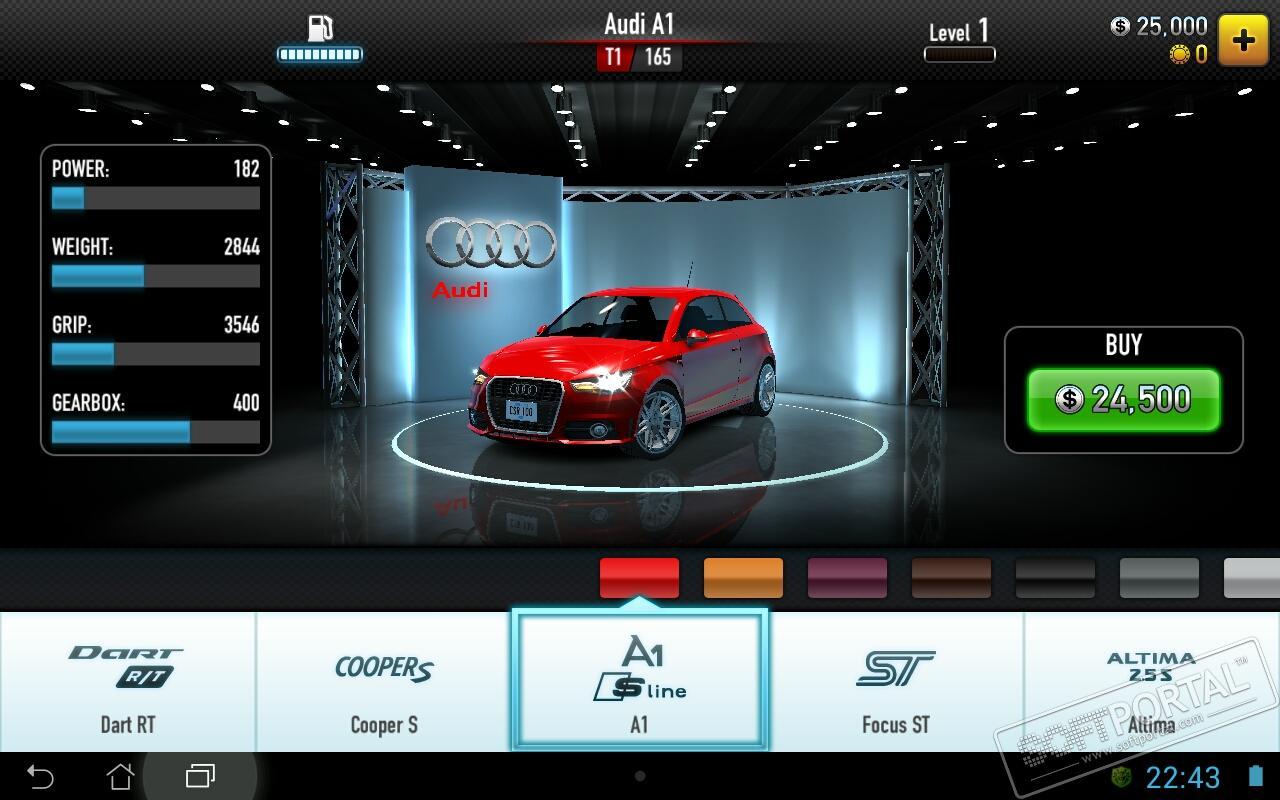The image size is (1280, 800).
Task: Choose the dark gray paint color swatch
Action: click(x=1159, y=578)
